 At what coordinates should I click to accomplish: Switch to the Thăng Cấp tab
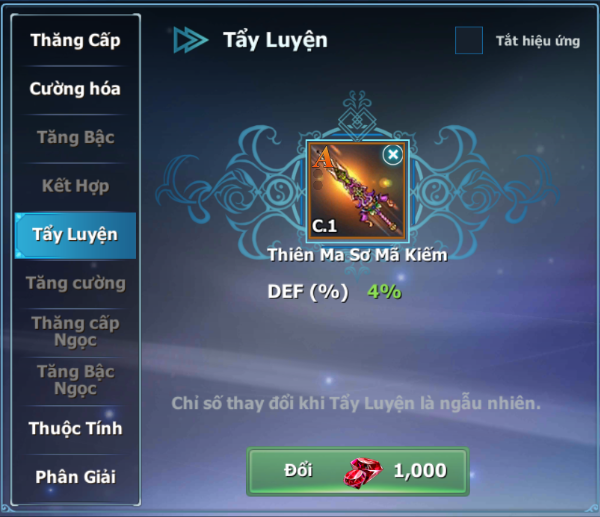click(x=75, y=41)
